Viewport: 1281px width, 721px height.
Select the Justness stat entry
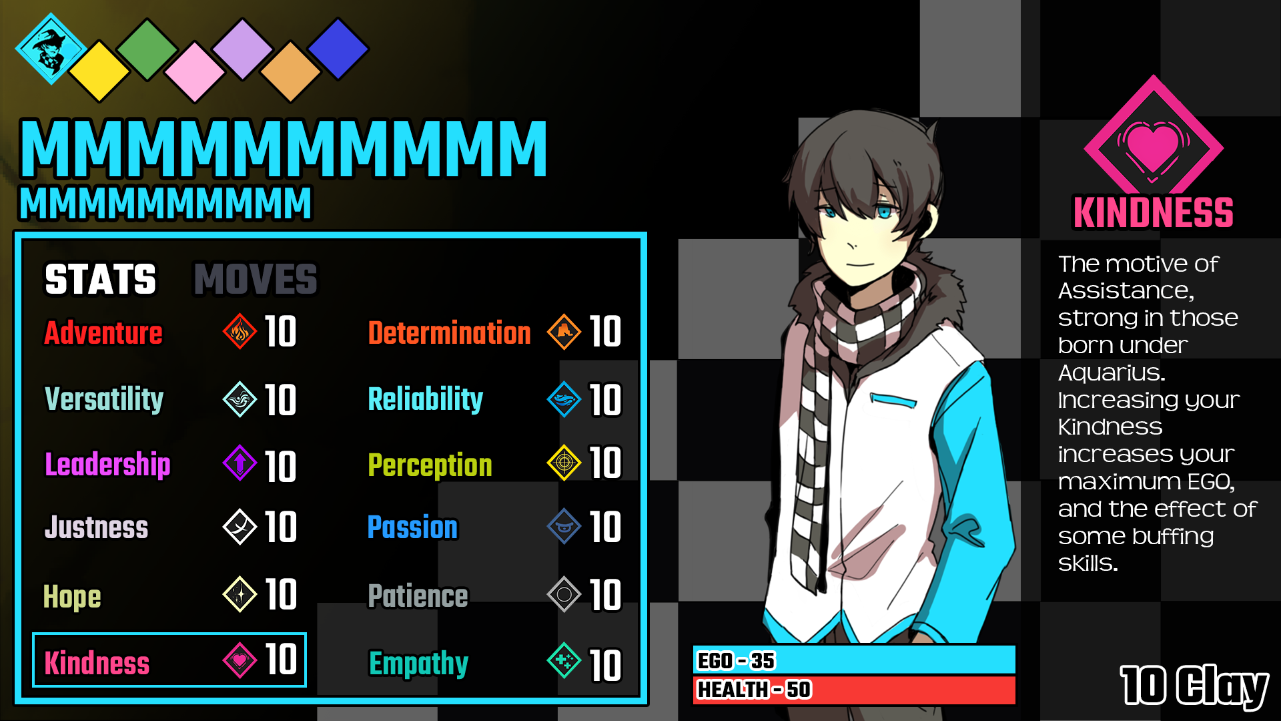tap(96, 528)
